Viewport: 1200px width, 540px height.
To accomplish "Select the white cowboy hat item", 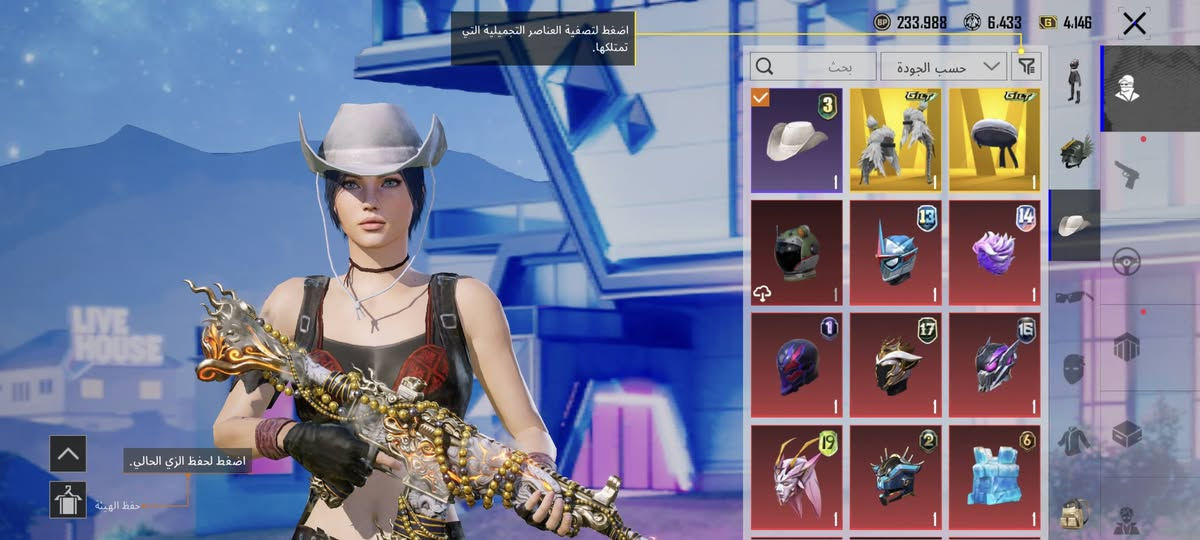I will tap(796, 140).
